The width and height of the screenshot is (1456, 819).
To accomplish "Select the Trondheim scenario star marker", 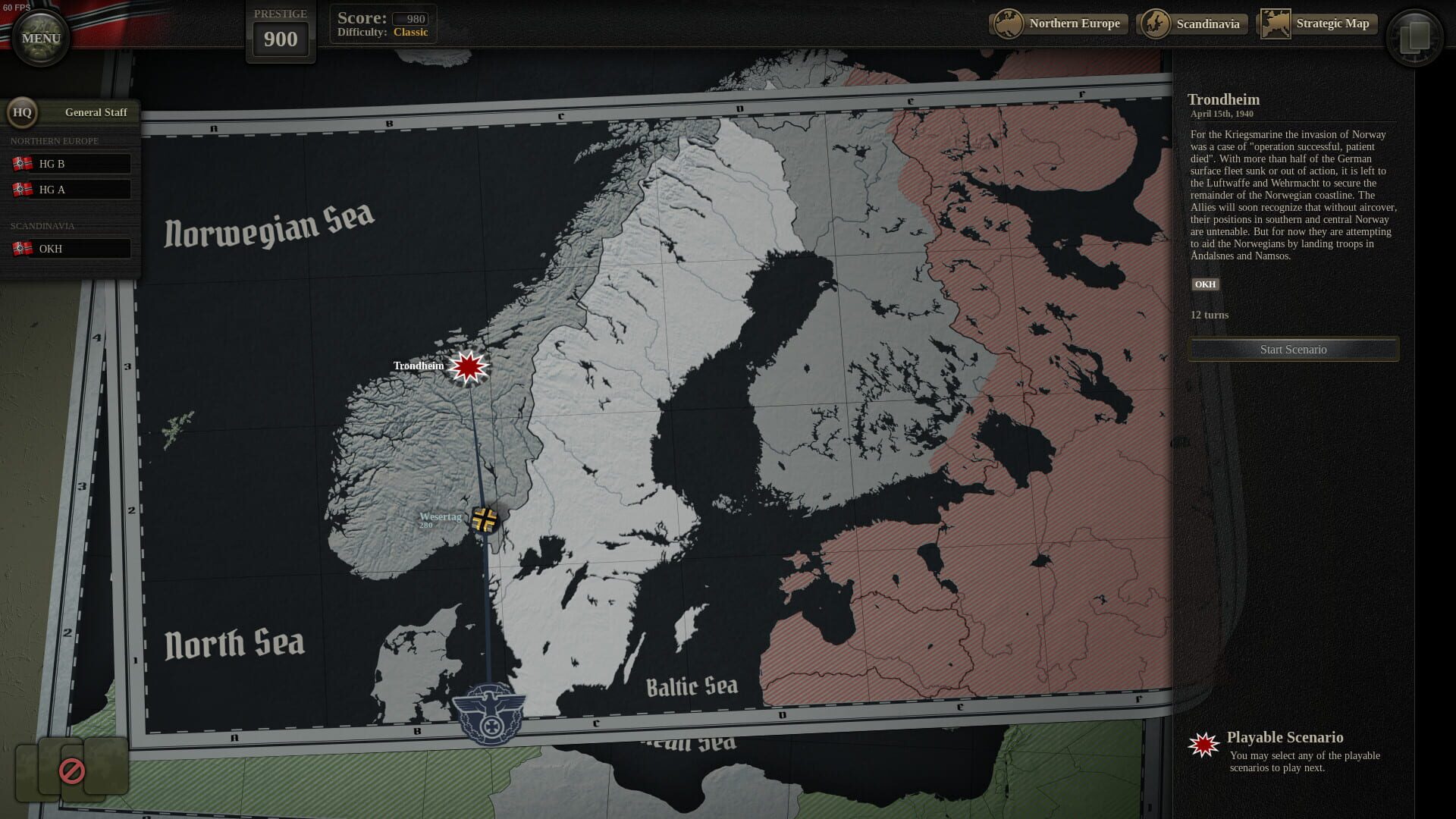I will click(468, 366).
